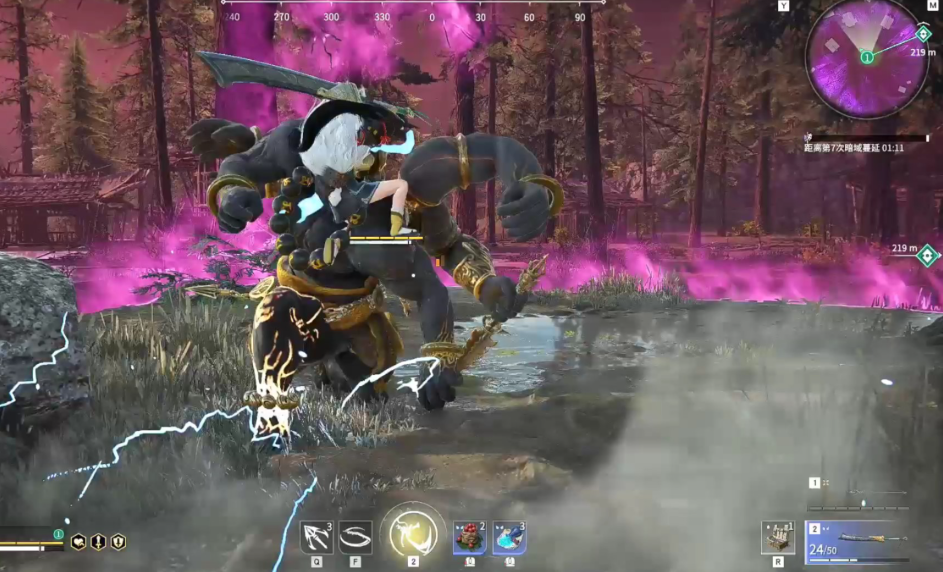Click the green diamond waypoint on the minimap edge
The height and width of the screenshot is (572, 943).
tap(923, 34)
